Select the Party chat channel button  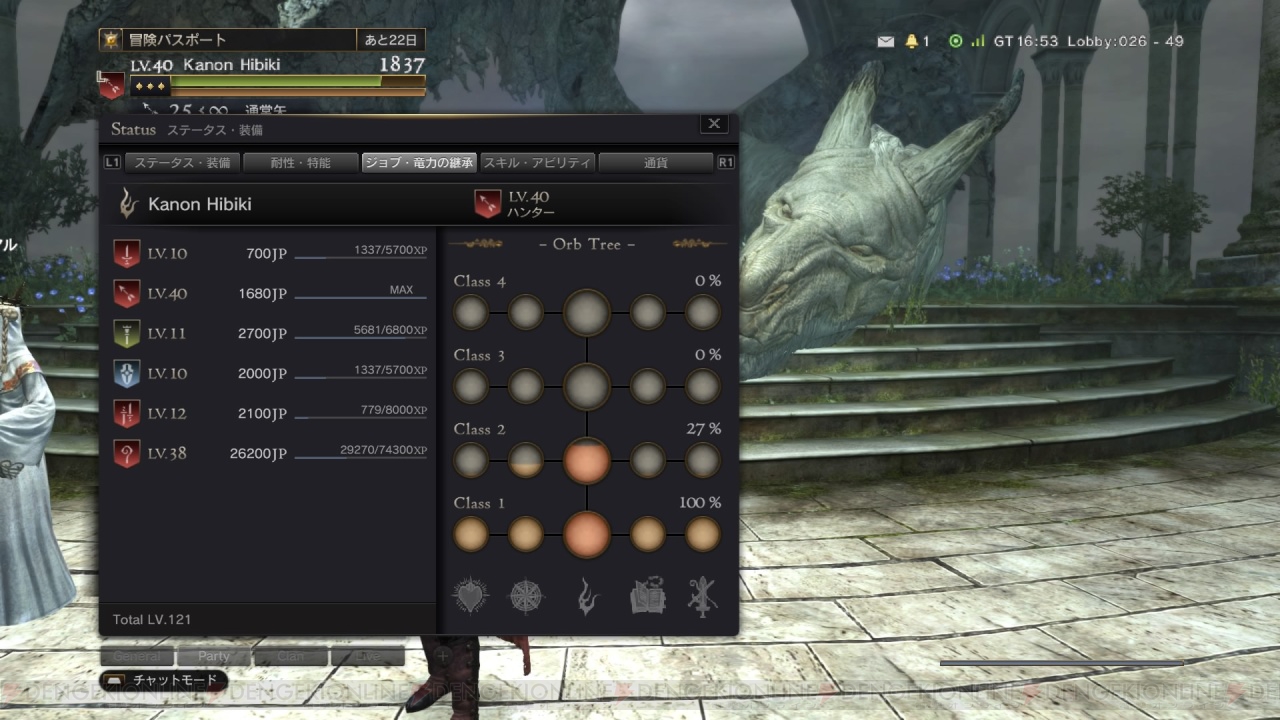pyautogui.click(x=212, y=657)
